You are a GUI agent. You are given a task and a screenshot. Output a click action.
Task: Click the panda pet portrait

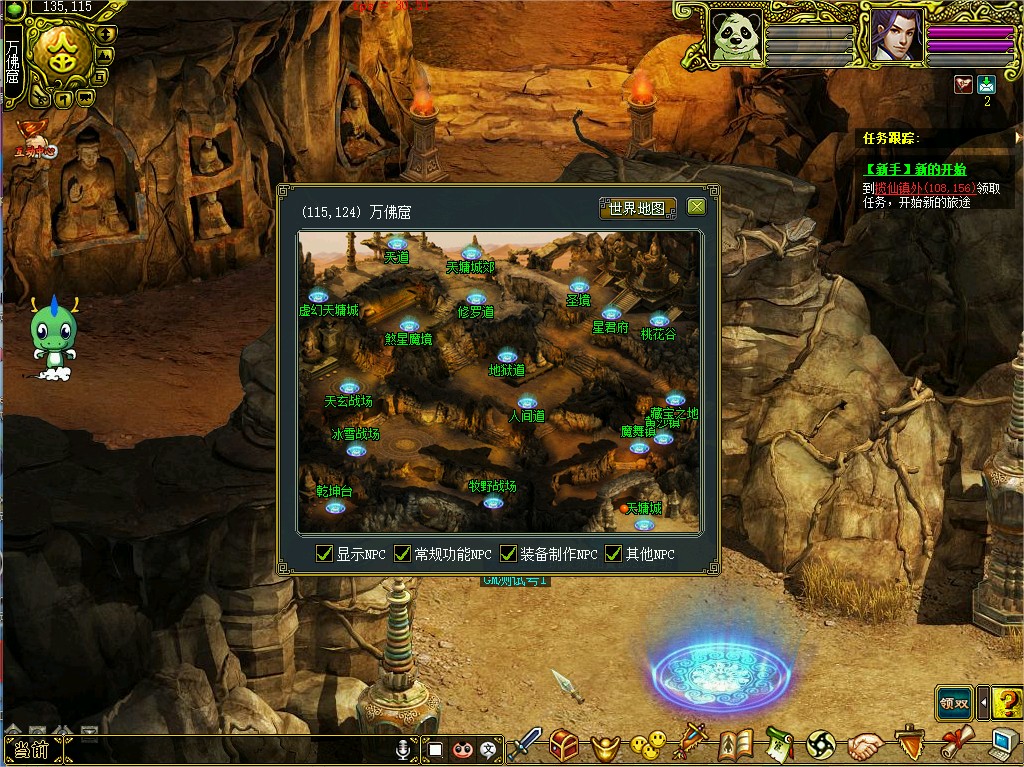click(735, 36)
